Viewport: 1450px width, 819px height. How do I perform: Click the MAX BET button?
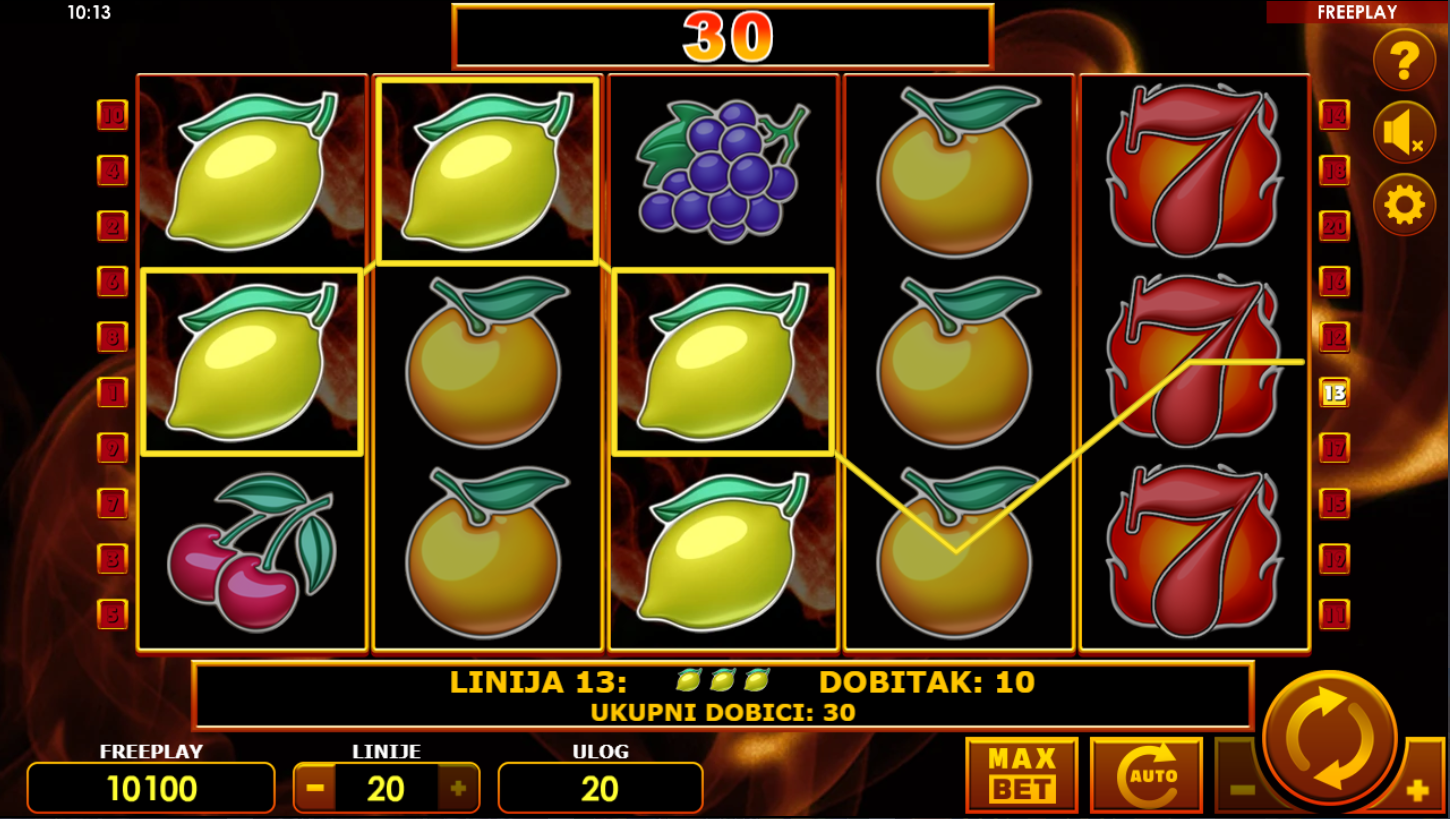pyautogui.click(x=1021, y=775)
